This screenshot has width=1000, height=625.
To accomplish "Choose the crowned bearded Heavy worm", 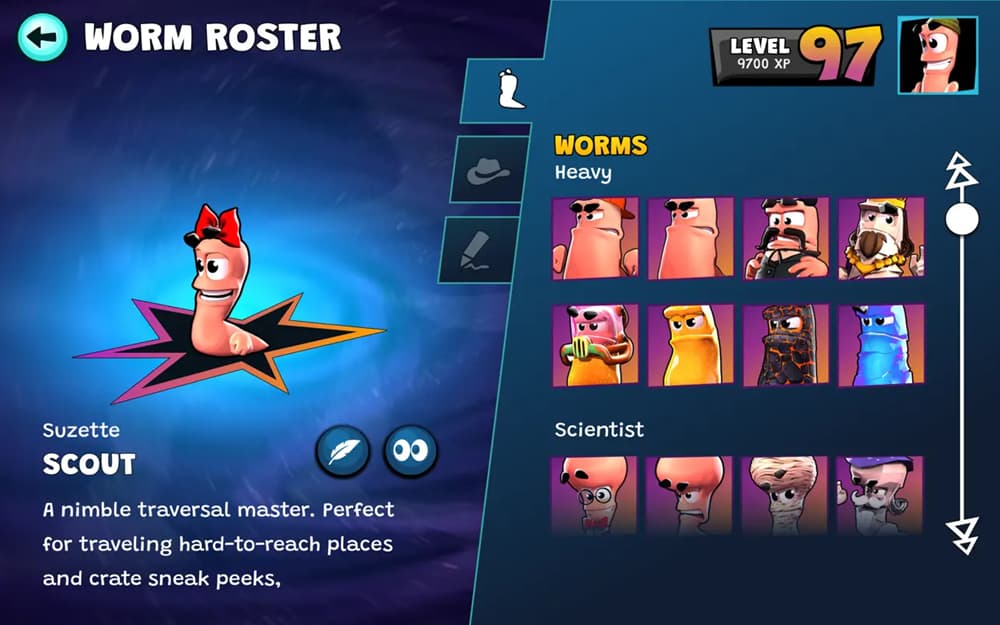I will click(880, 238).
